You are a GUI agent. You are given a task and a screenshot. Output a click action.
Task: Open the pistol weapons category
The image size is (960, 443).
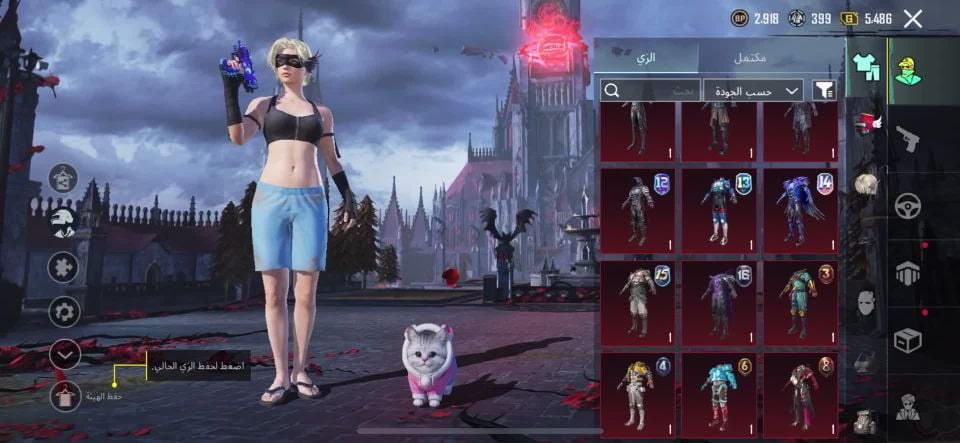click(x=907, y=138)
